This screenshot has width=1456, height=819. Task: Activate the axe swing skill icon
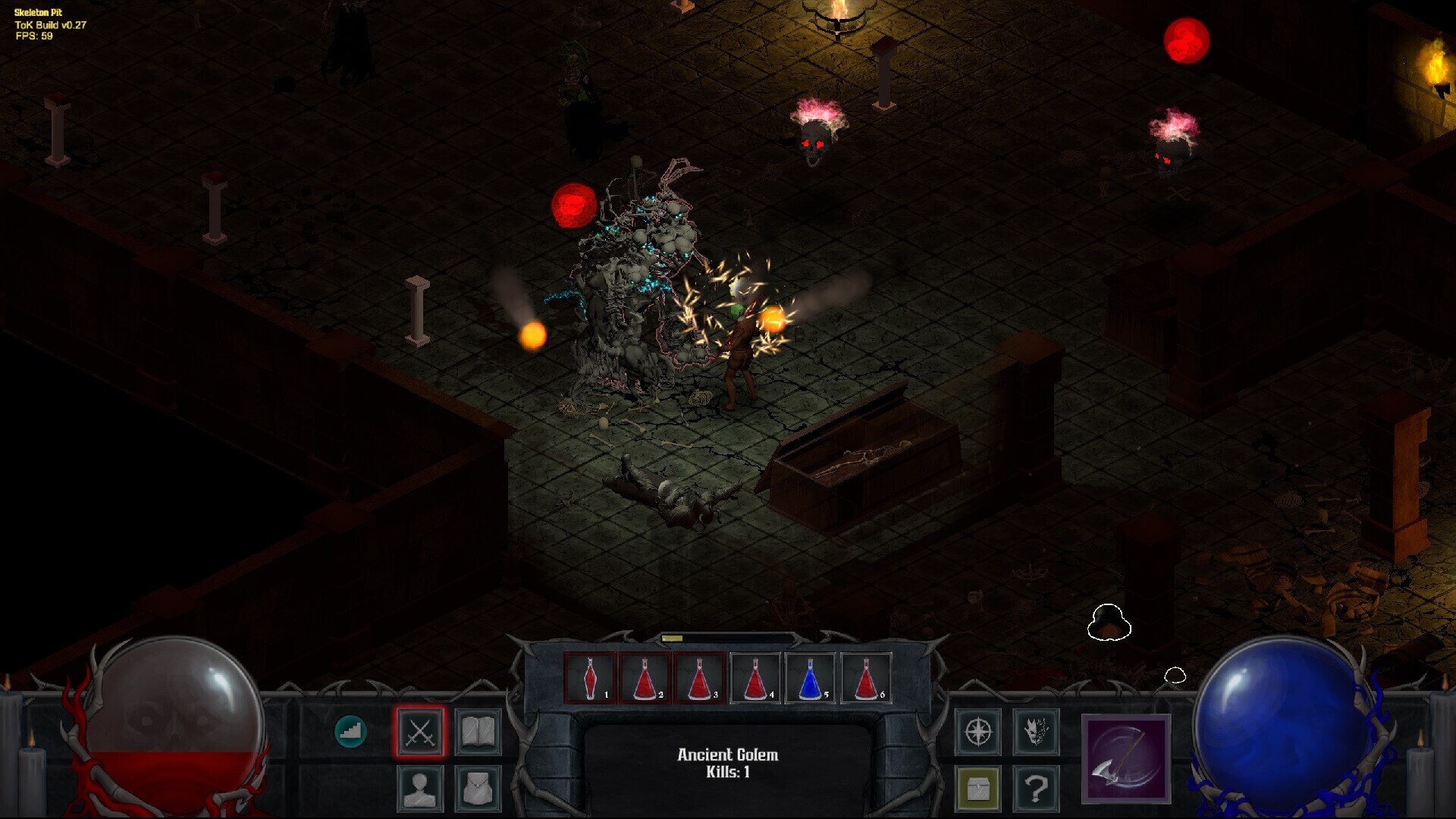(1126, 758)
